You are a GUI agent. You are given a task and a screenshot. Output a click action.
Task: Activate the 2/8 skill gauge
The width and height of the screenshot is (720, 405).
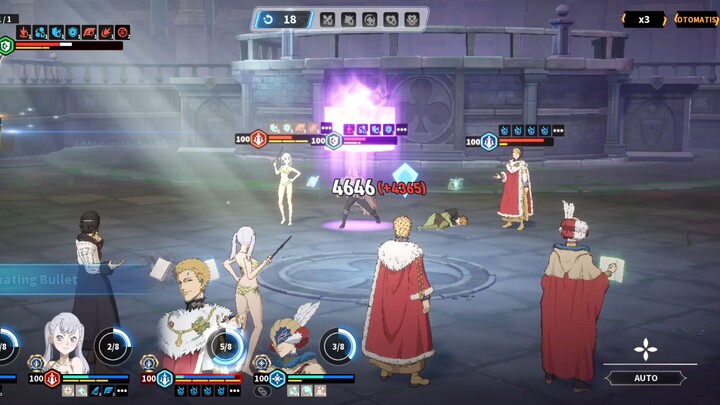click(113, 346)
